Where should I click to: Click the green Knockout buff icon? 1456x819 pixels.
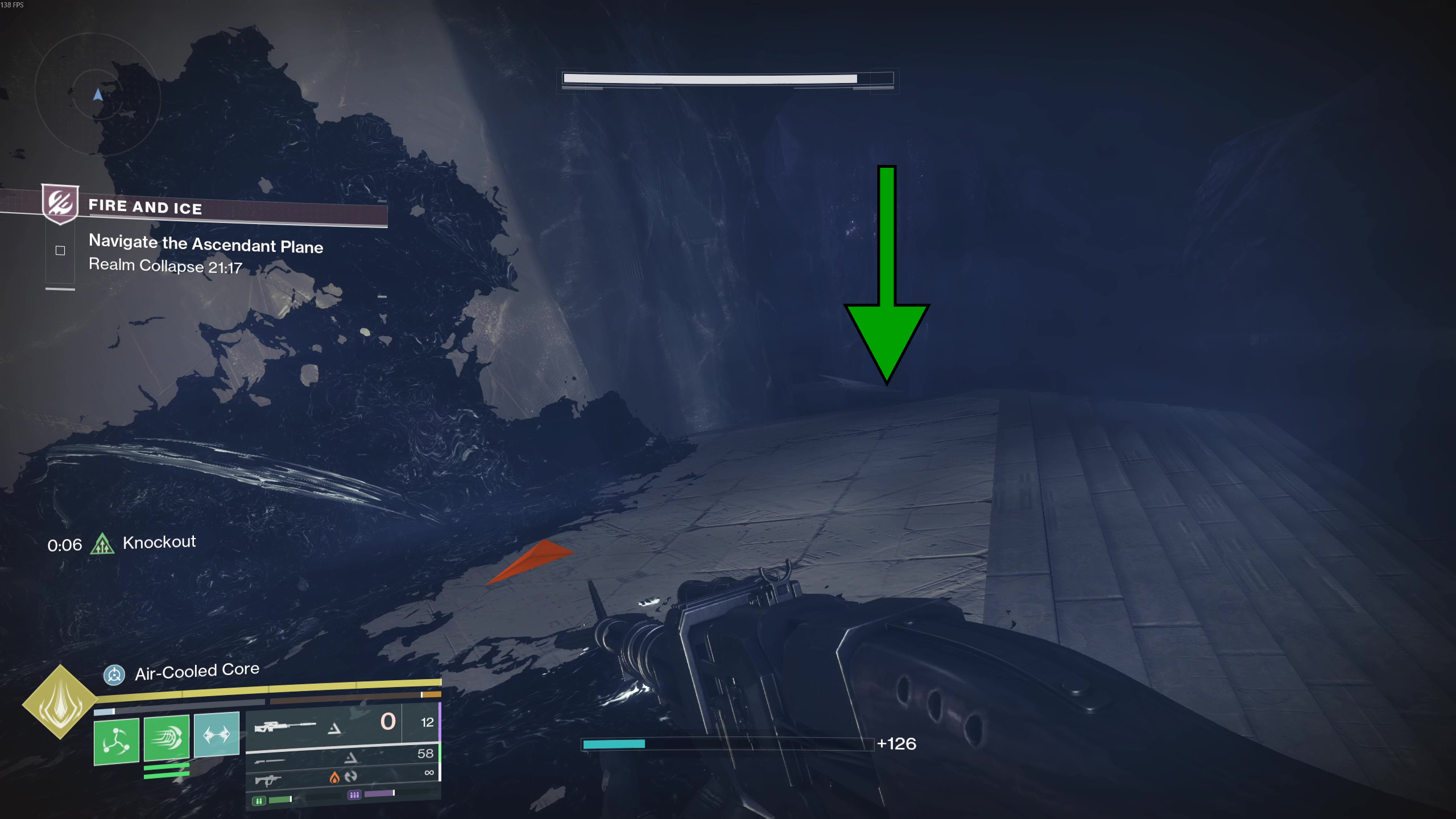click(102, 544)
